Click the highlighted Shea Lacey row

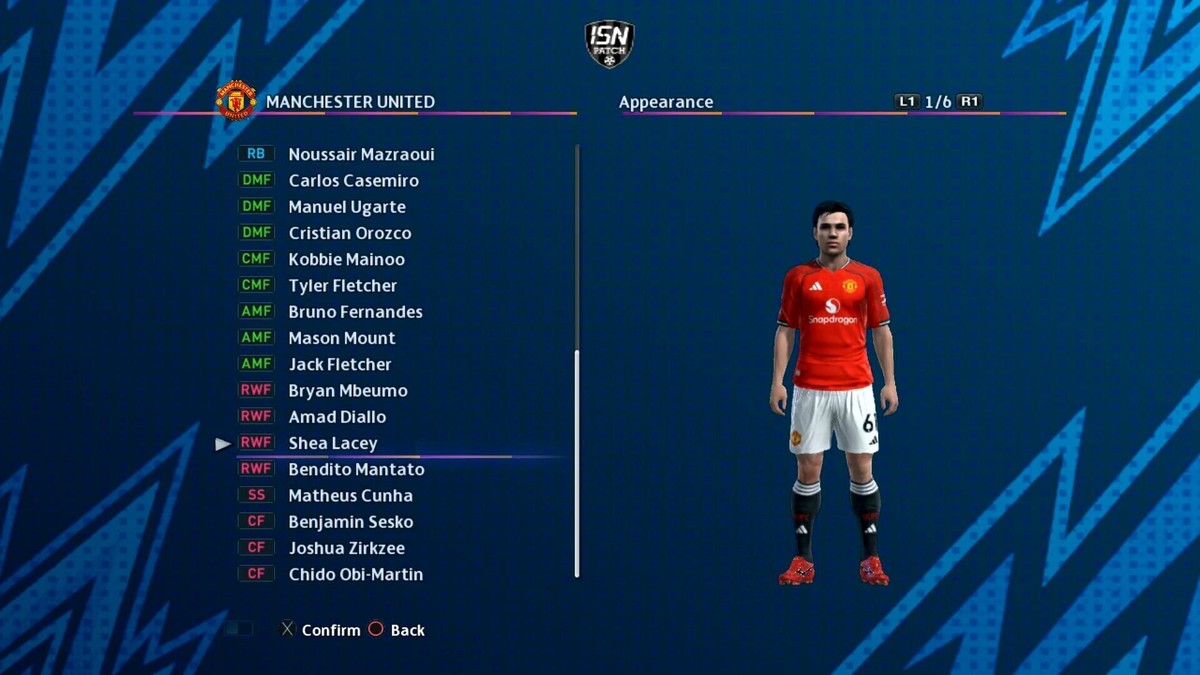pyautogui.click(x=333, y=443)
